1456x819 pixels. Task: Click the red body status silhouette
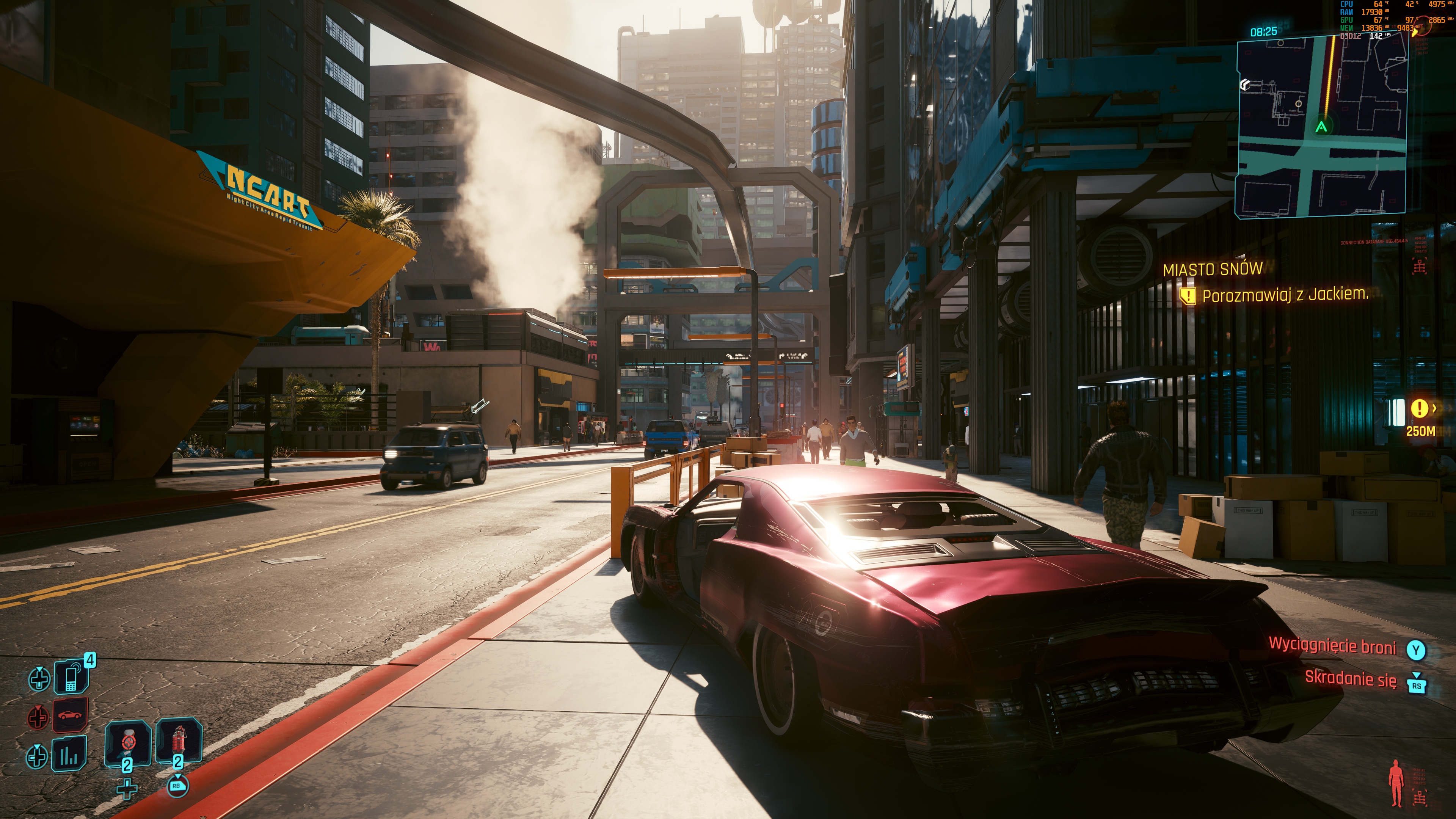tap(1396, 783)
